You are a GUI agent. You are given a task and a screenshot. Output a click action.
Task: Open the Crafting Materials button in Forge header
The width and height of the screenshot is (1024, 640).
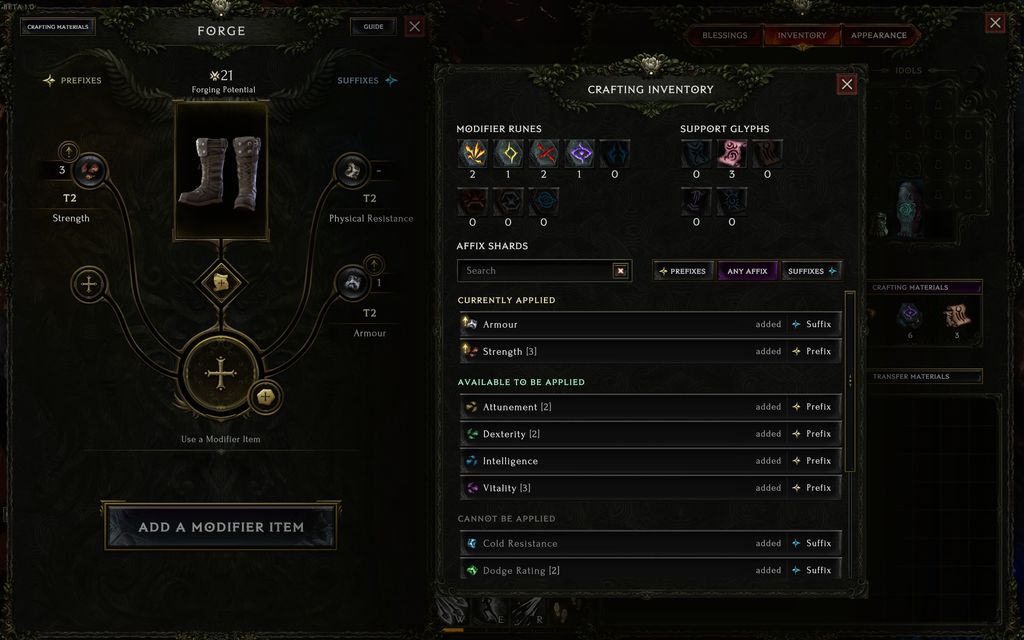click(x=58, y=27)
